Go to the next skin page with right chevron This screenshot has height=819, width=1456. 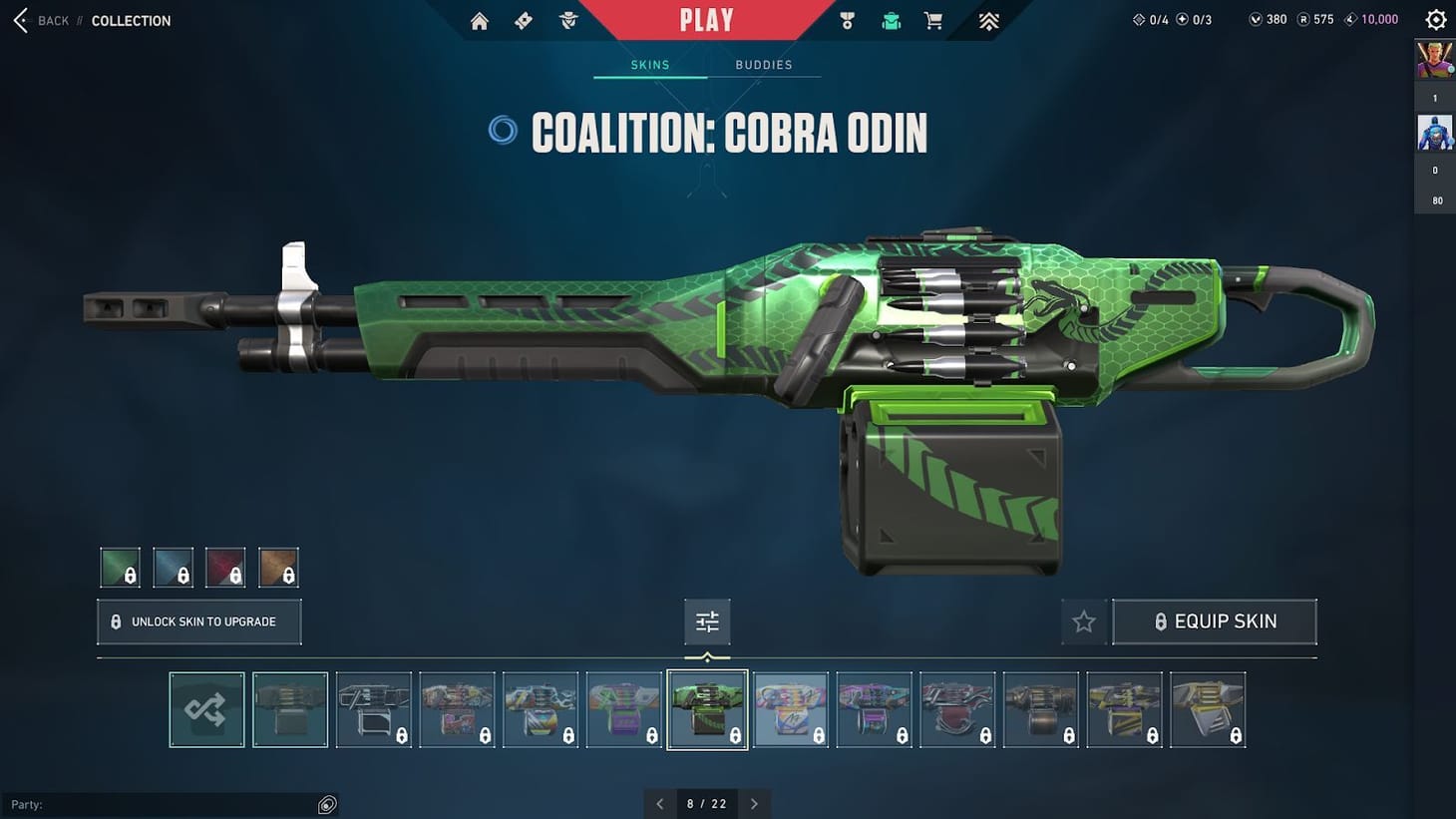tap(754, 803)
